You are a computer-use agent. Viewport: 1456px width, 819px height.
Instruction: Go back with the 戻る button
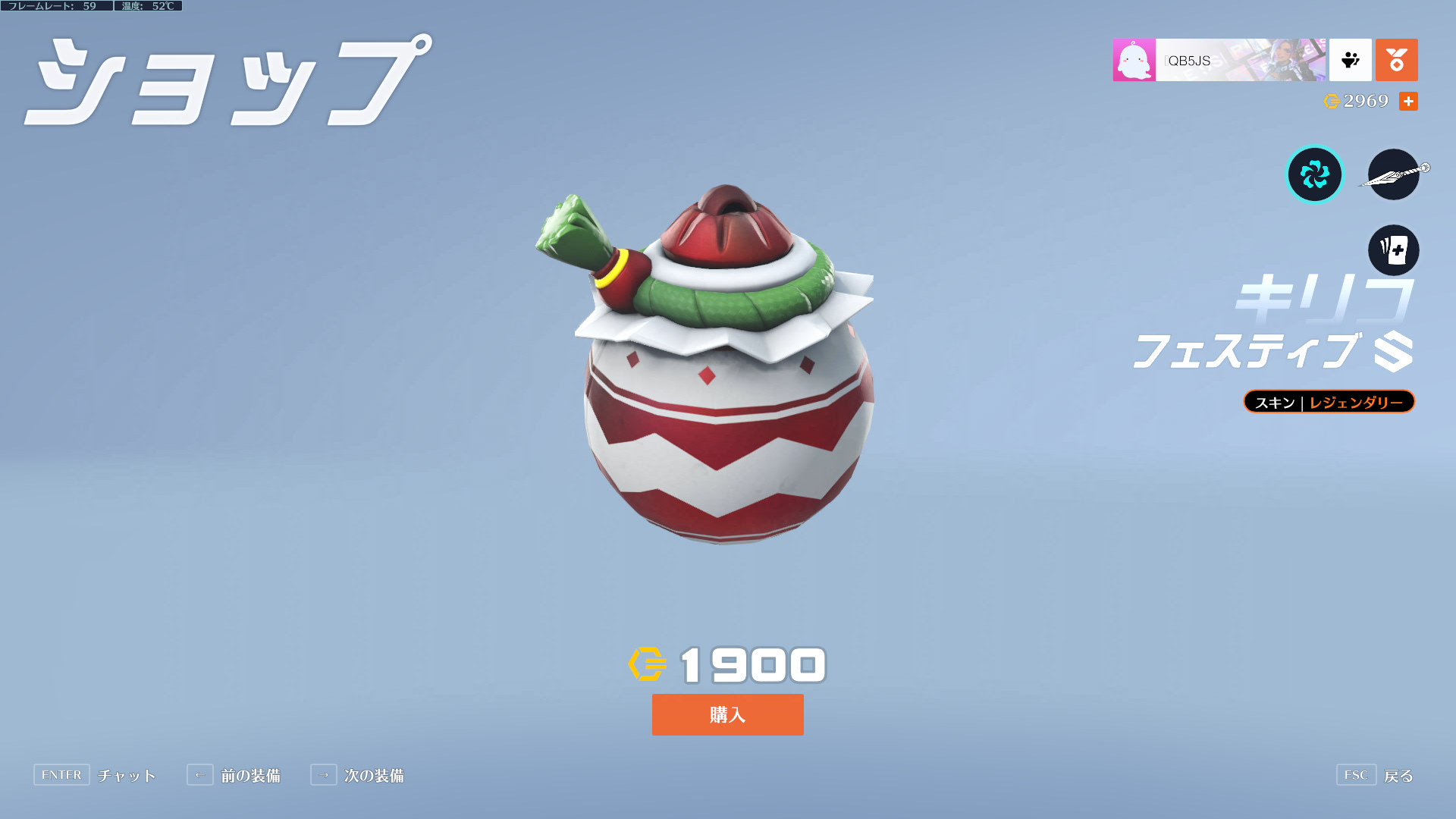click(x=1376, y=775)
